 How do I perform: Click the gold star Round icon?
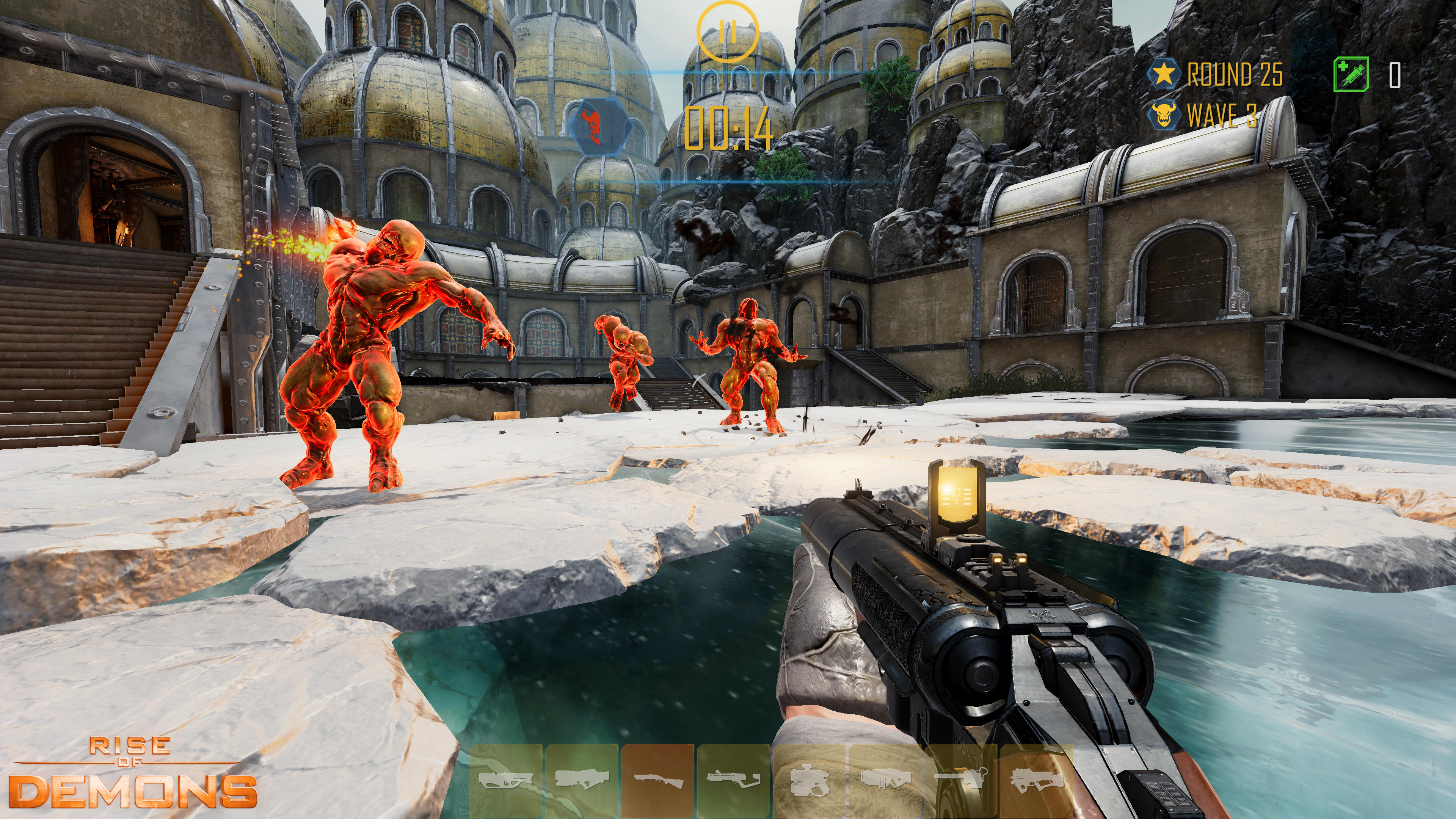point(1164,74)
